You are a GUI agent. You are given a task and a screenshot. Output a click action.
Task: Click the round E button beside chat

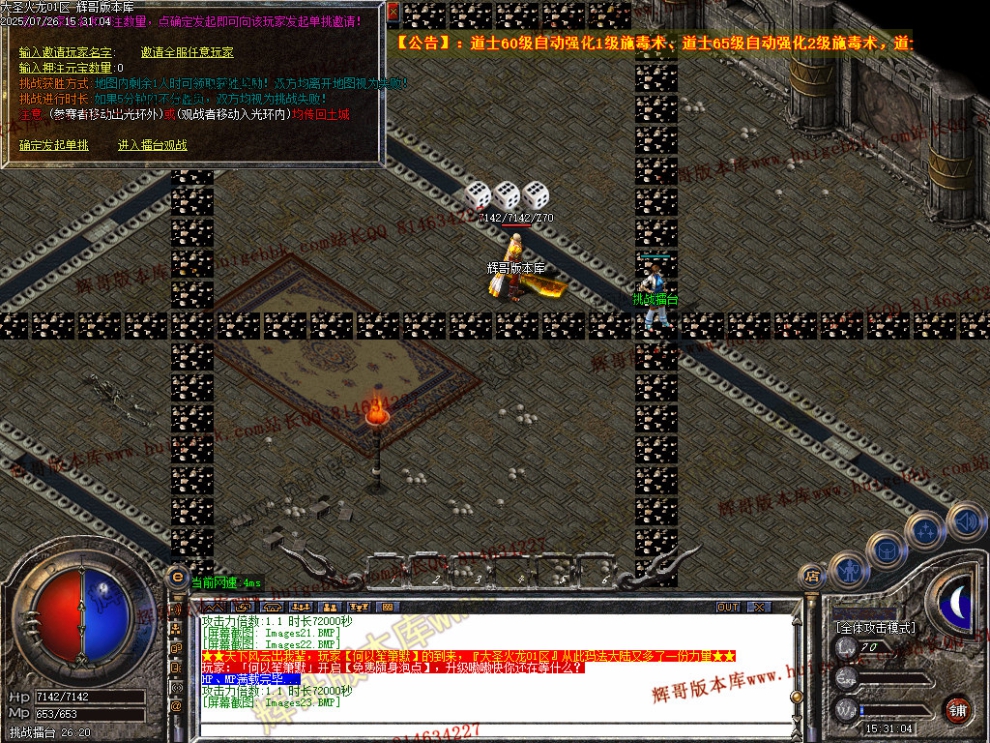[x=177, y=576]
